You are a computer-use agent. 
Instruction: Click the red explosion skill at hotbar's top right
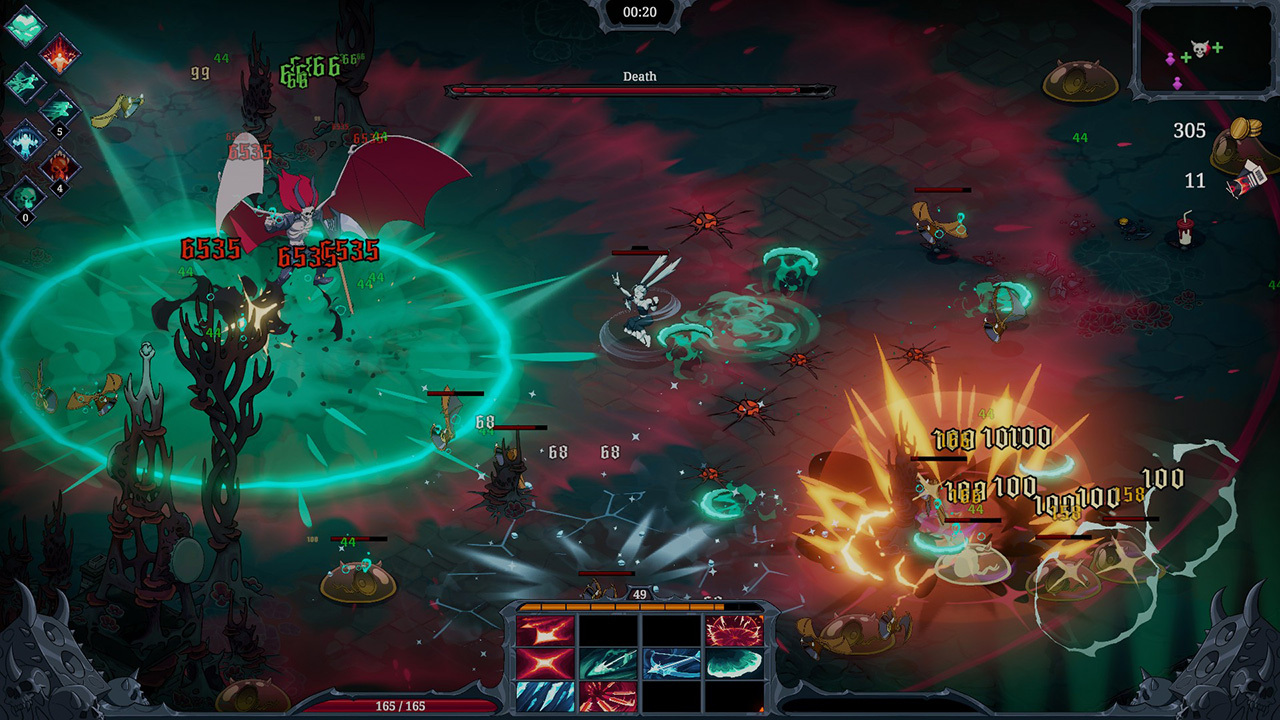coord(732,630)
